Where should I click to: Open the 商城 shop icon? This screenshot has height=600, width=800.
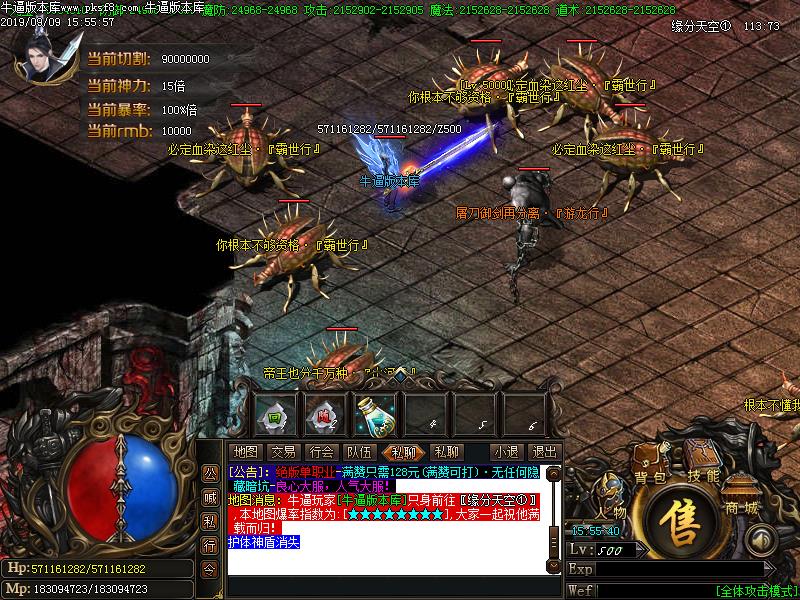click(742, 494)
